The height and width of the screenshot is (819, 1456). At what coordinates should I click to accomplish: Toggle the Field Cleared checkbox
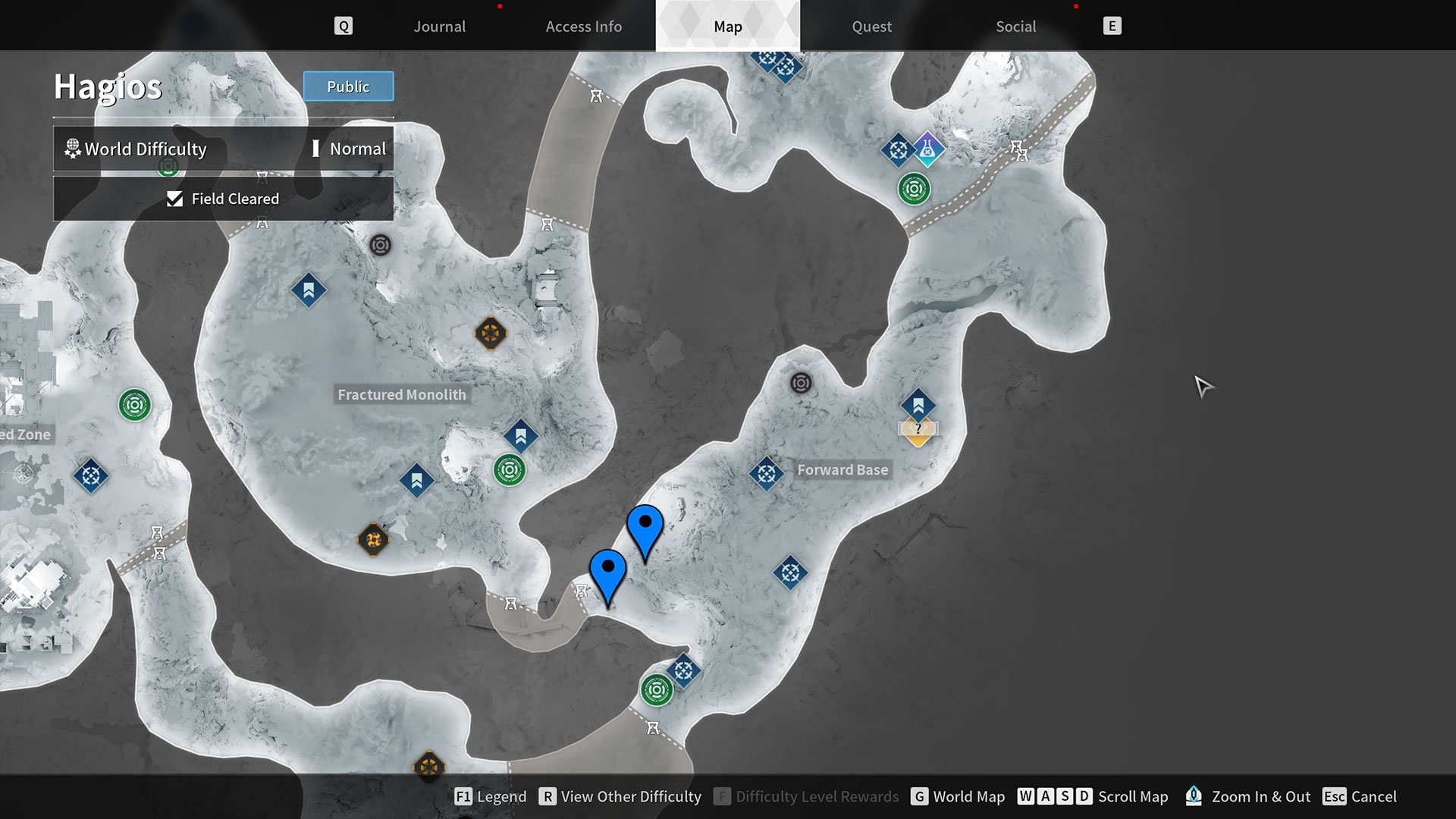[x=174, y=199]
